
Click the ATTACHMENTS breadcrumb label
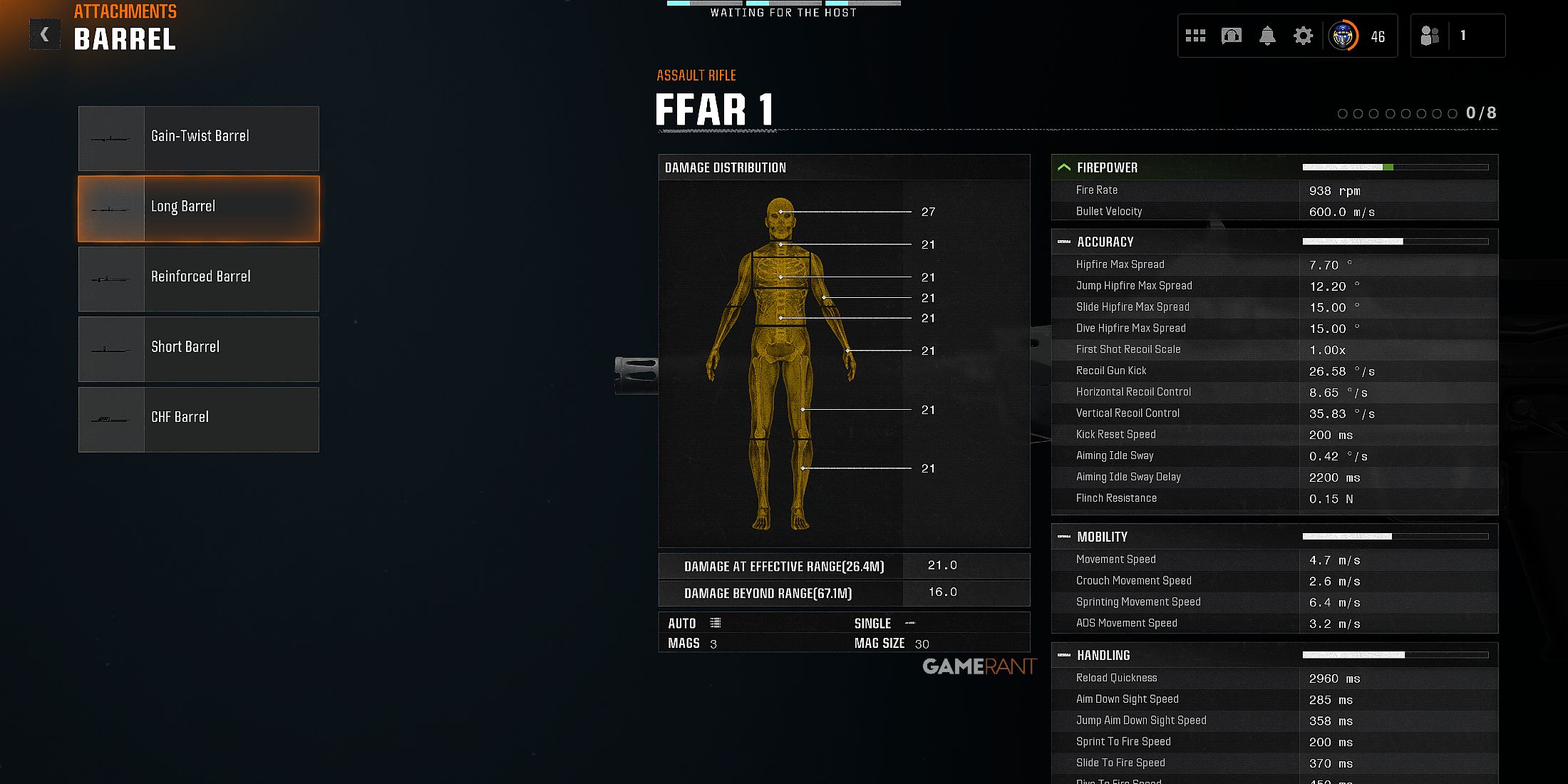(x=125, y=11)
